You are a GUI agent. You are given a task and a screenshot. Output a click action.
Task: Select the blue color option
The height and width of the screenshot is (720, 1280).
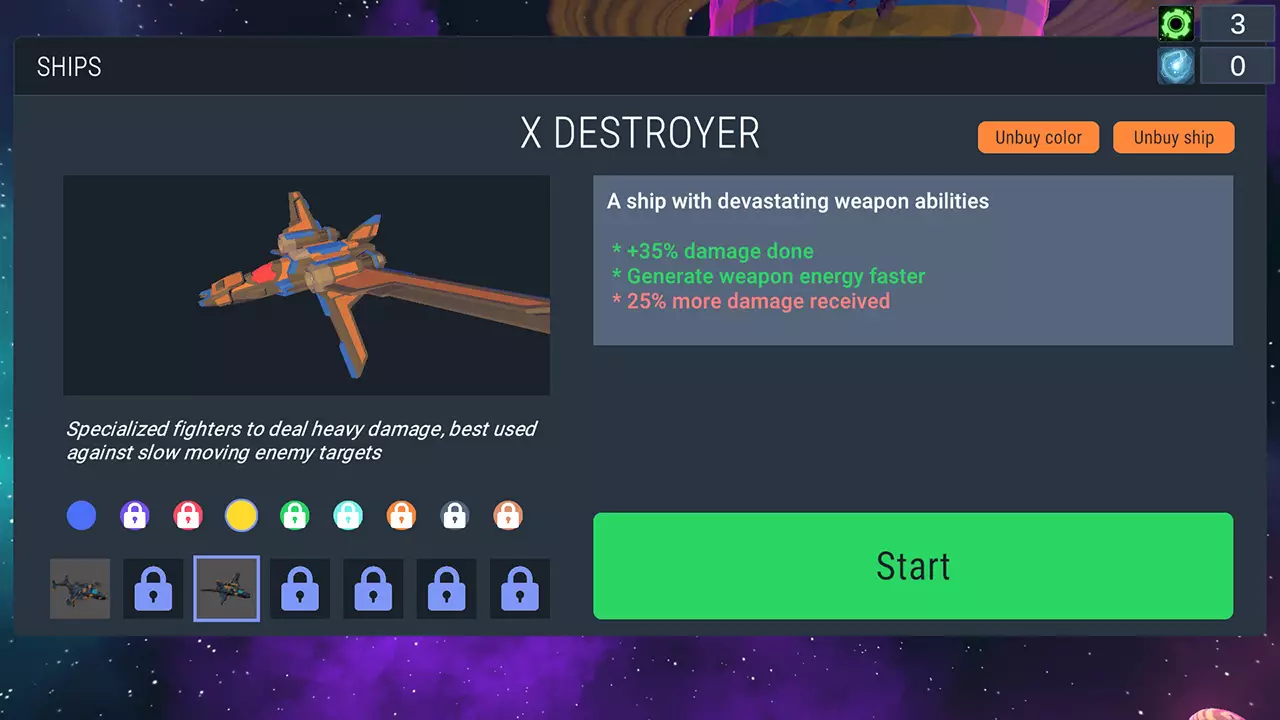point(81,515)
